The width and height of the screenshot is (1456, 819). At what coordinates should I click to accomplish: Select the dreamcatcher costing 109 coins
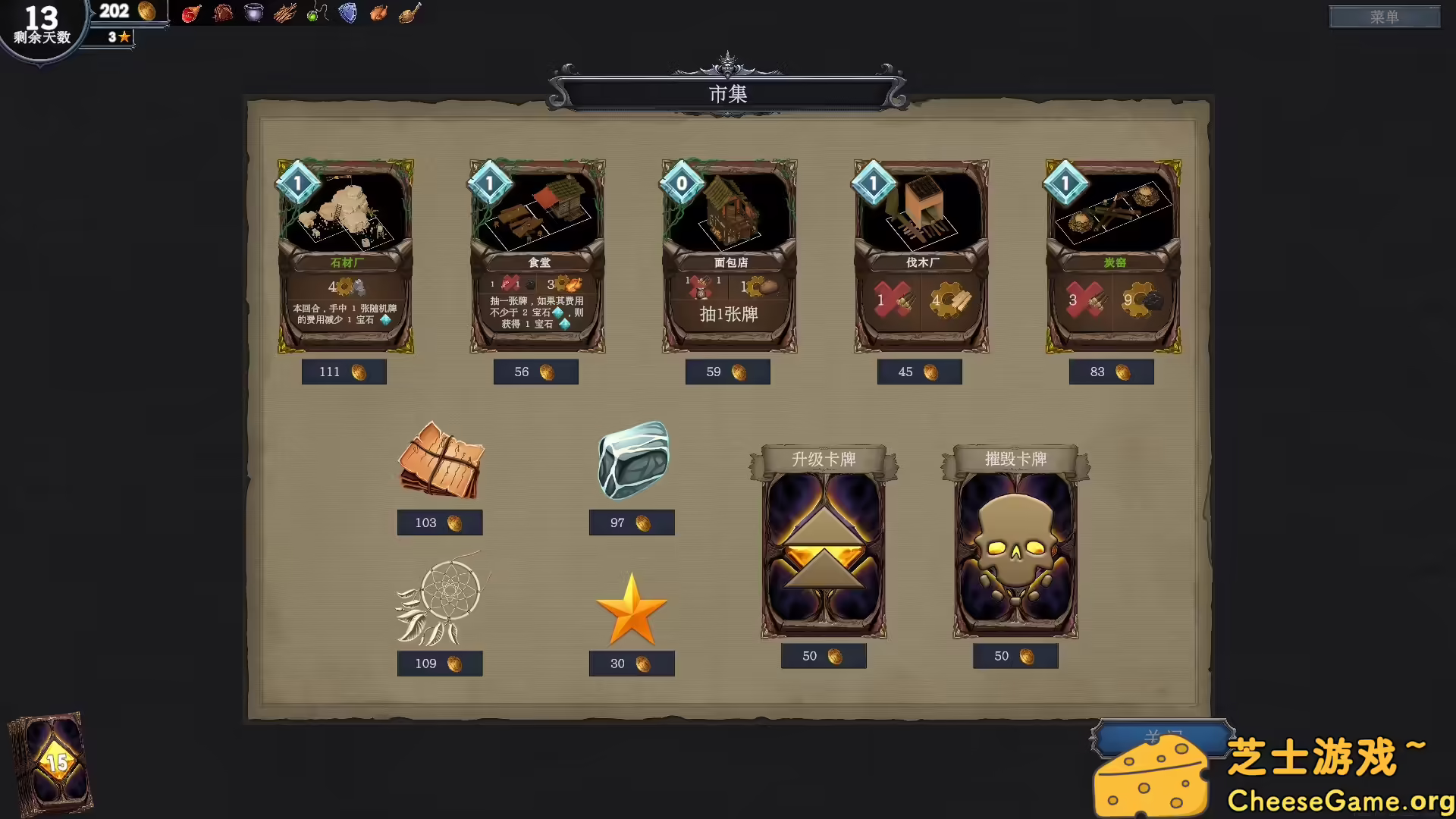(440, 599)
